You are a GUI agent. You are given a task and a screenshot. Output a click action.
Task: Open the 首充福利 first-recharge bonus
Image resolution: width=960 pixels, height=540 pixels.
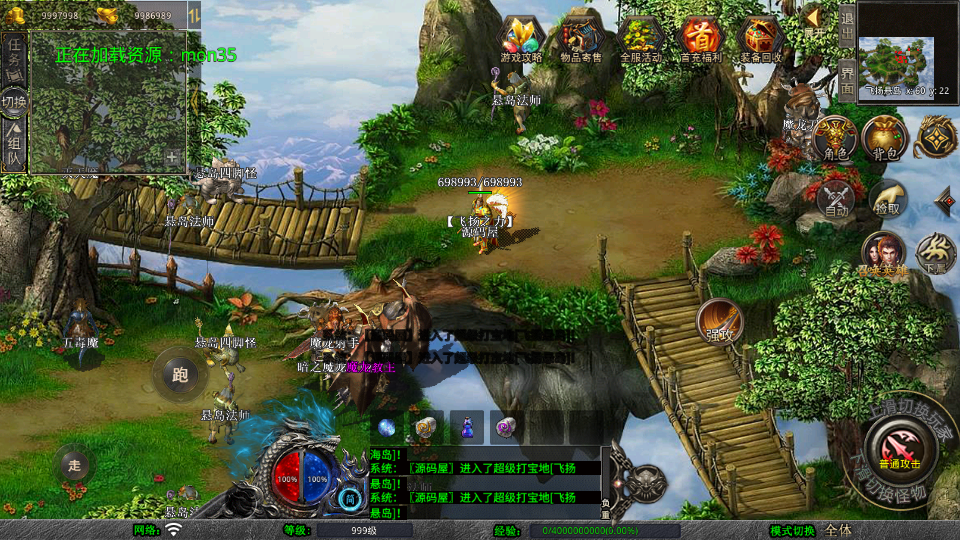coord(701,39)
